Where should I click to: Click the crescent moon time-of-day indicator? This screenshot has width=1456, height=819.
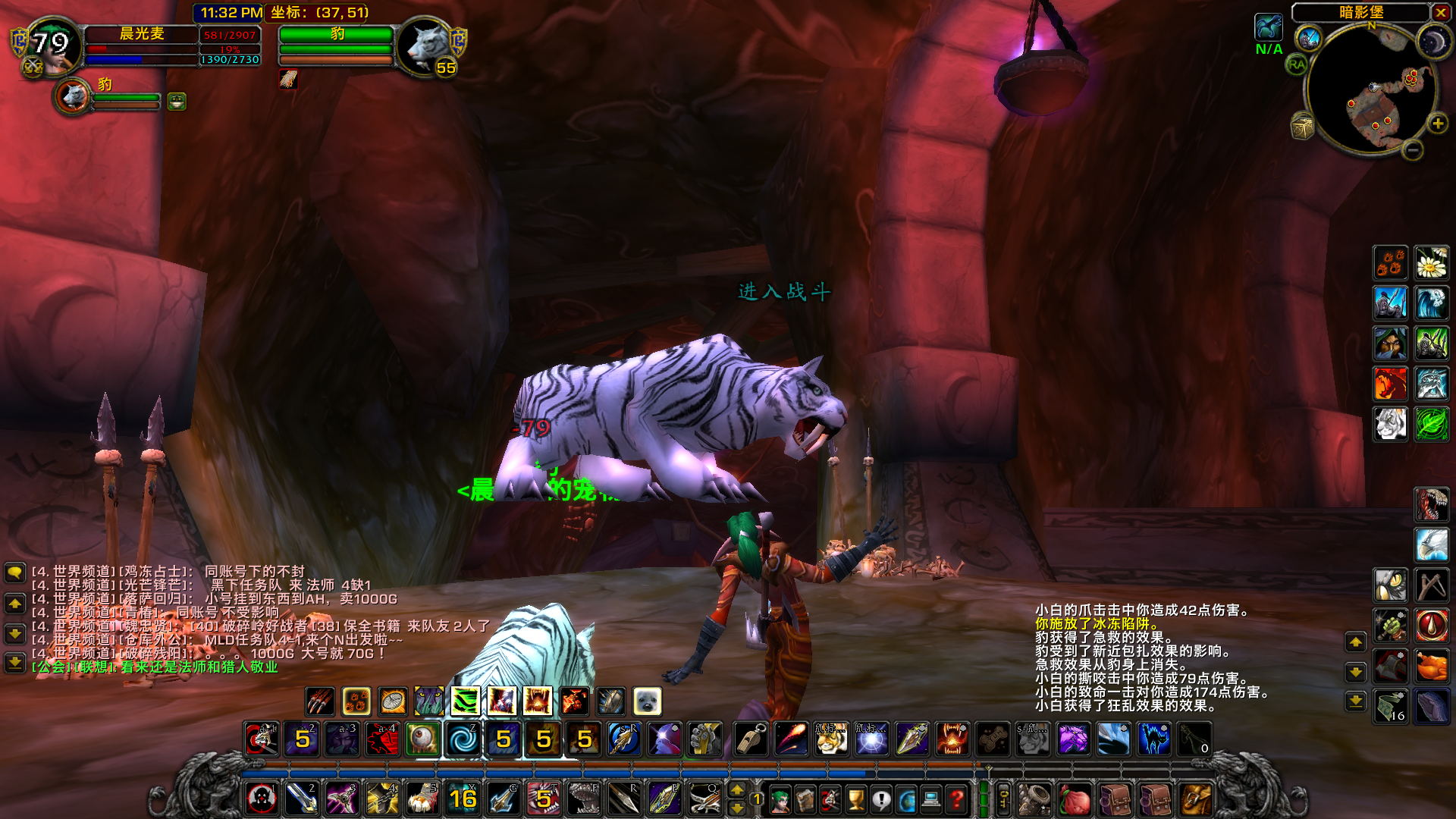(x=1432, y=41)
